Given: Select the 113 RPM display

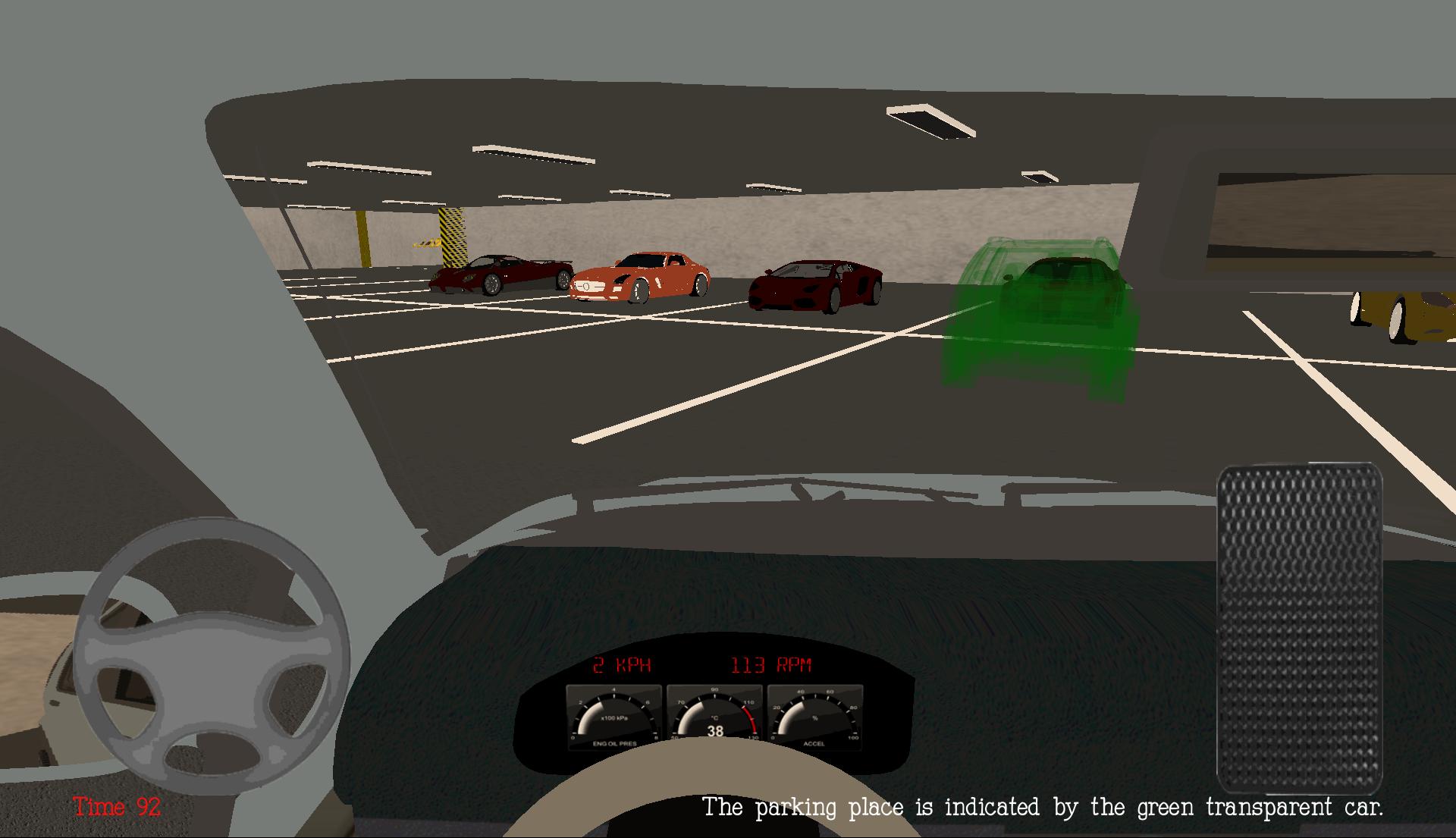Looking at the screenshot, I should coord(772,667).
